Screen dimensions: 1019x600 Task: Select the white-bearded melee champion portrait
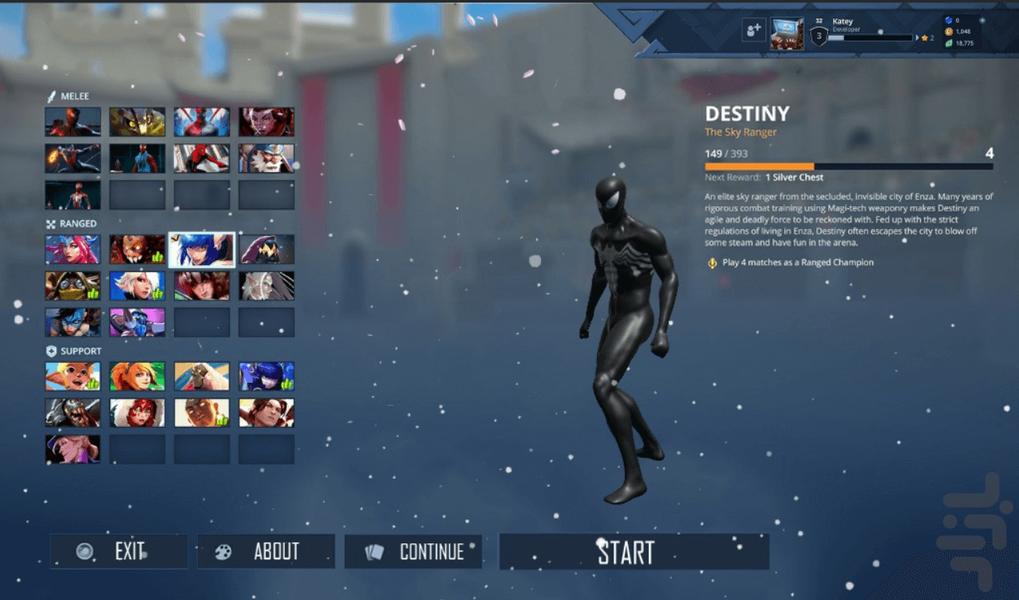coord(266,158)
